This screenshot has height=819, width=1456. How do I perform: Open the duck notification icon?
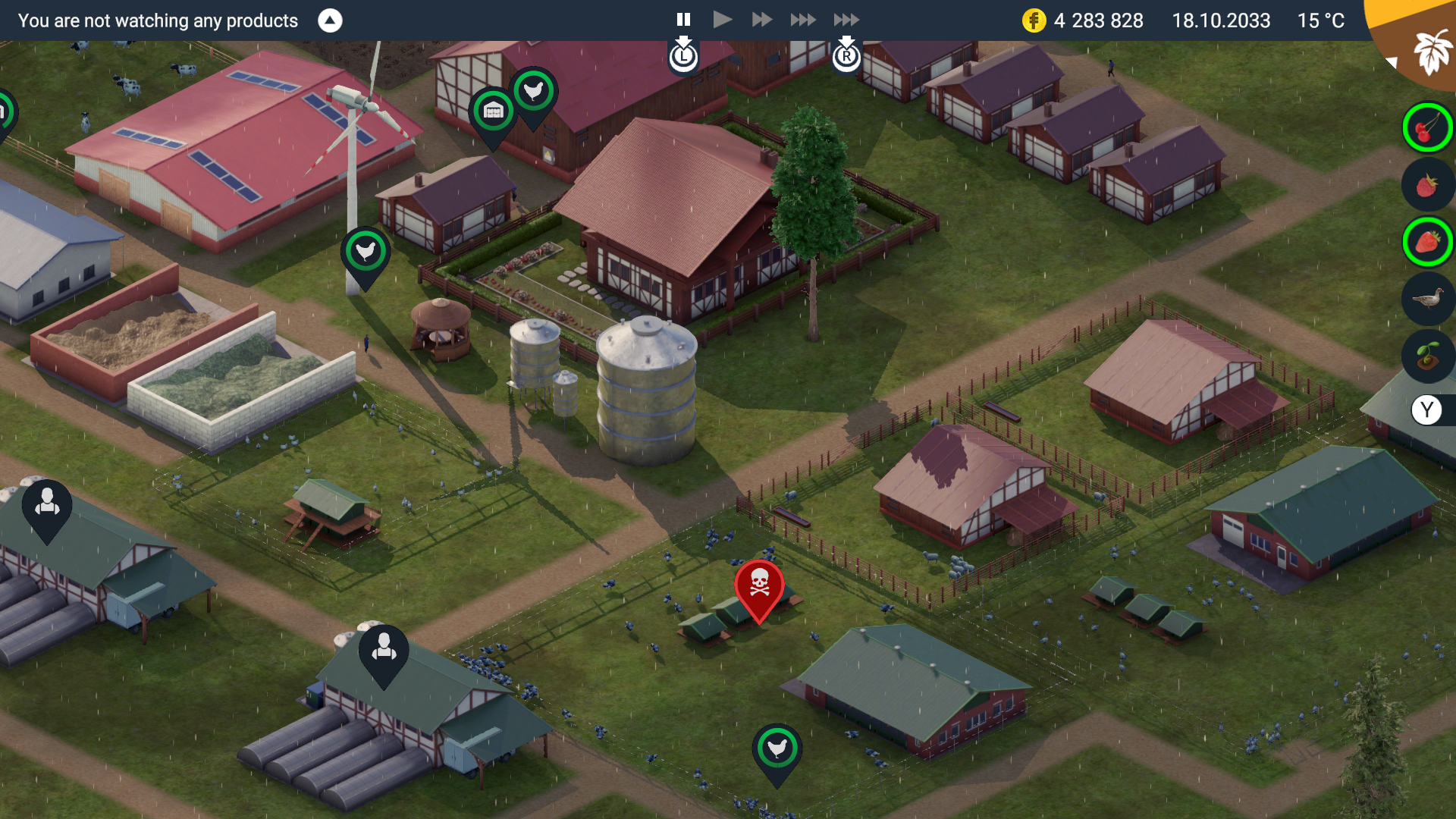[x=1427, y=299]
